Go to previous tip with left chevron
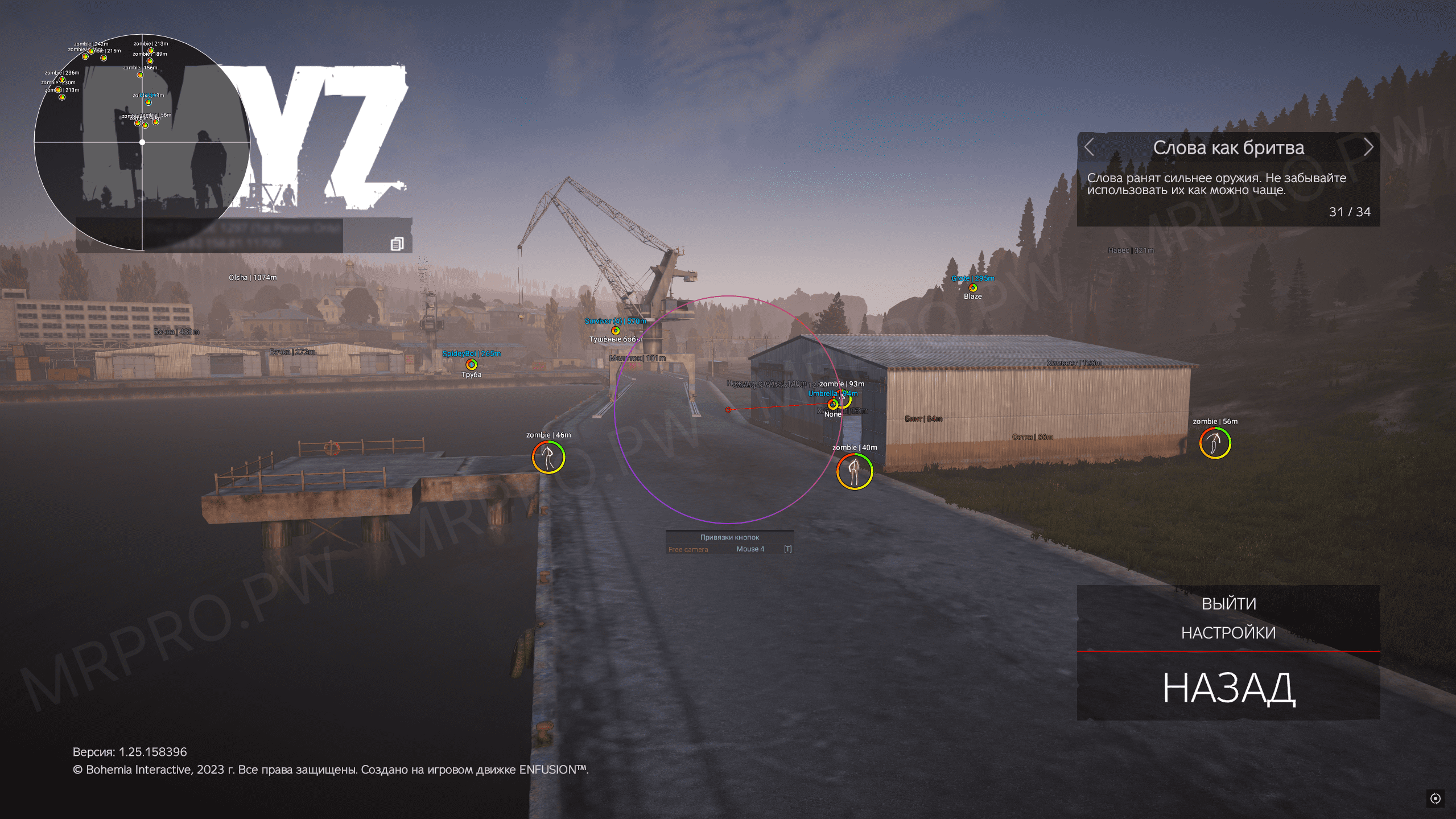Image resolution: width=1456 pixels, height=819 pixels. tap(1089, 147)
